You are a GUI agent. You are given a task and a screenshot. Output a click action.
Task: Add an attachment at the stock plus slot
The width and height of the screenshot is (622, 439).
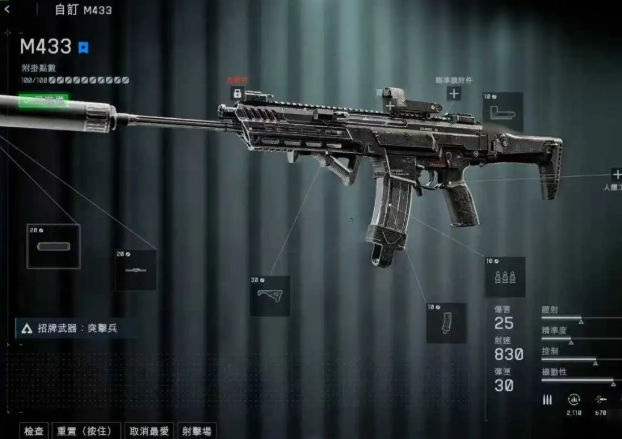(x=616, y=174)
